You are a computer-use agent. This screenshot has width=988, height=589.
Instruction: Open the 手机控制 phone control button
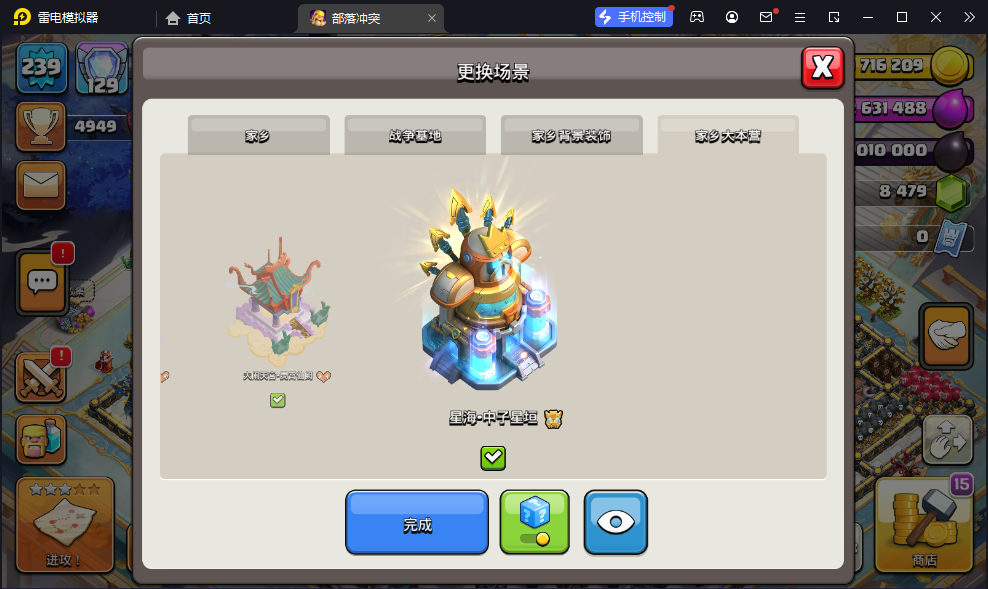632,17
